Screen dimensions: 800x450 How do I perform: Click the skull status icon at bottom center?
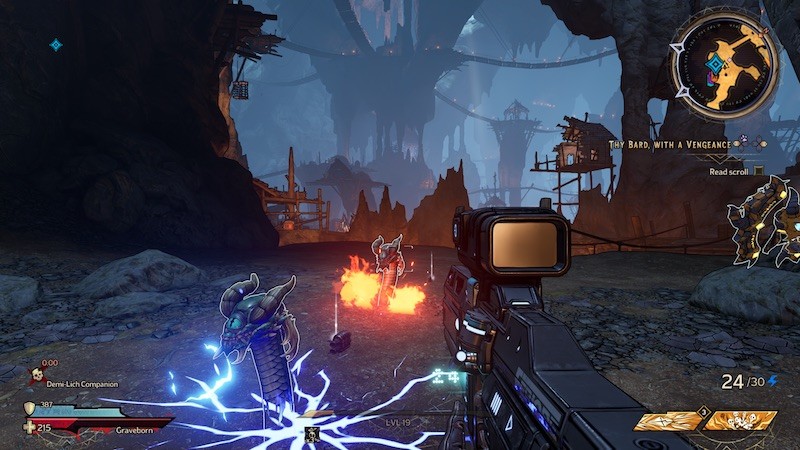click(x=312, y=434)
